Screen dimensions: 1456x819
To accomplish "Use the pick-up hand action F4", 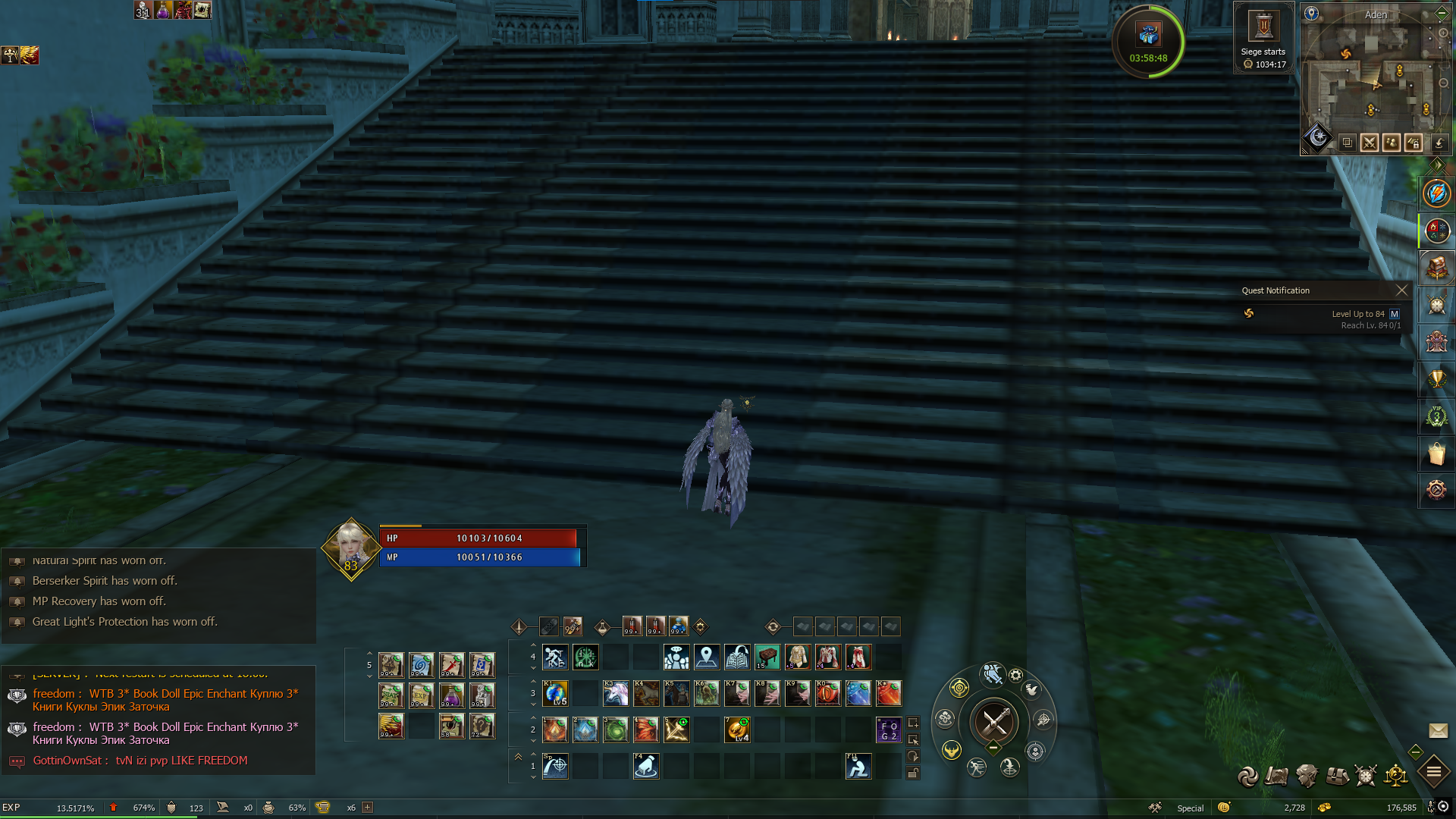I will [x=645, y=767].
